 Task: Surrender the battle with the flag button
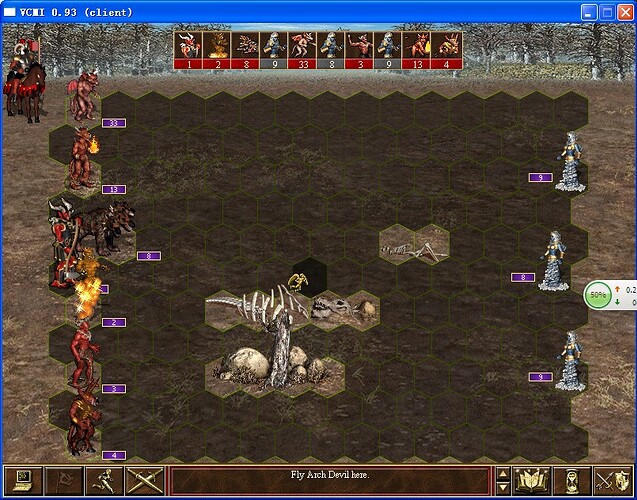pyautogui.click(x=60, y=481)
